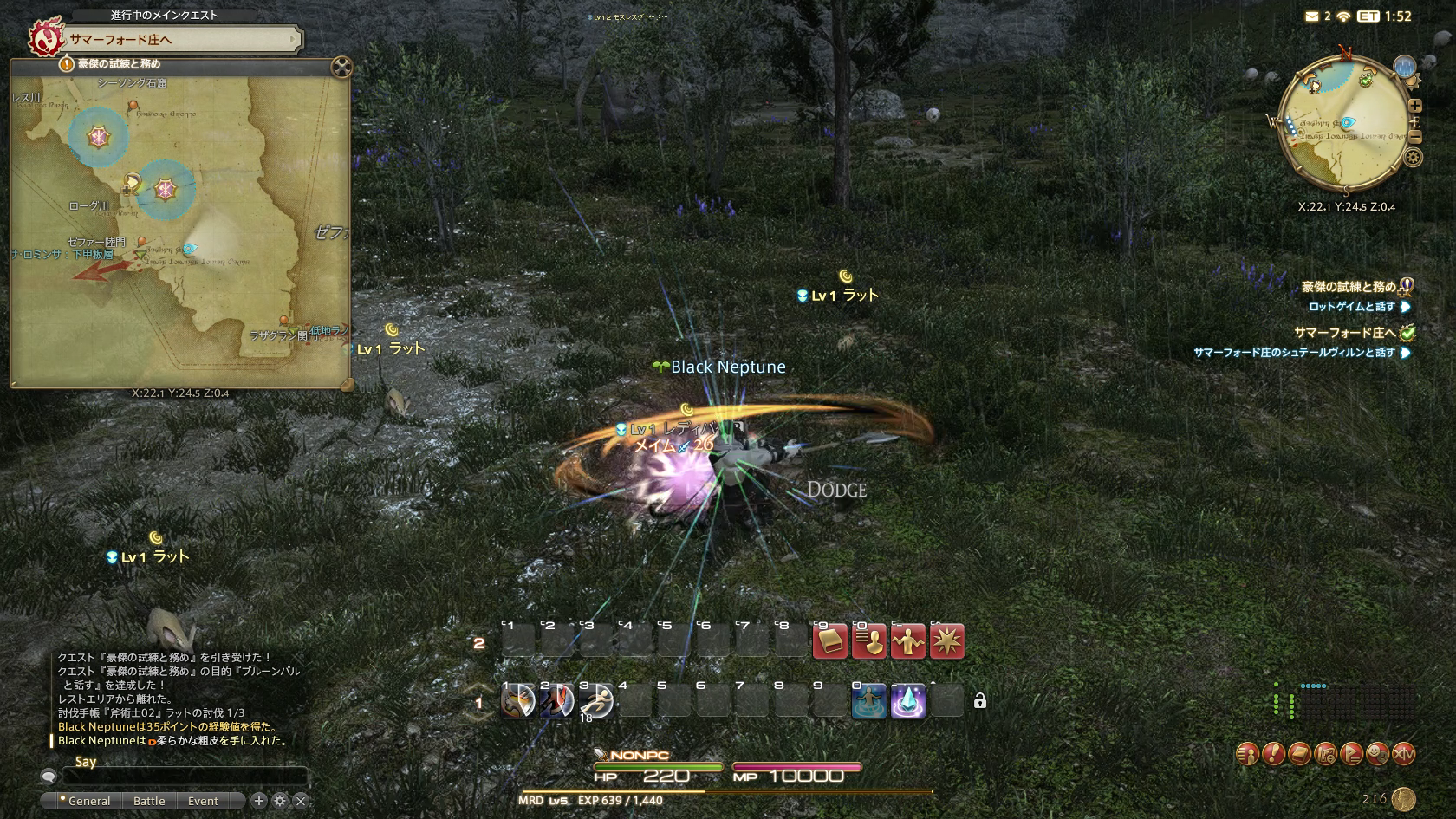Click the minimap zoom-out minus button
The width and height of the screenshot is (1456, 819).
(1414, 137)
